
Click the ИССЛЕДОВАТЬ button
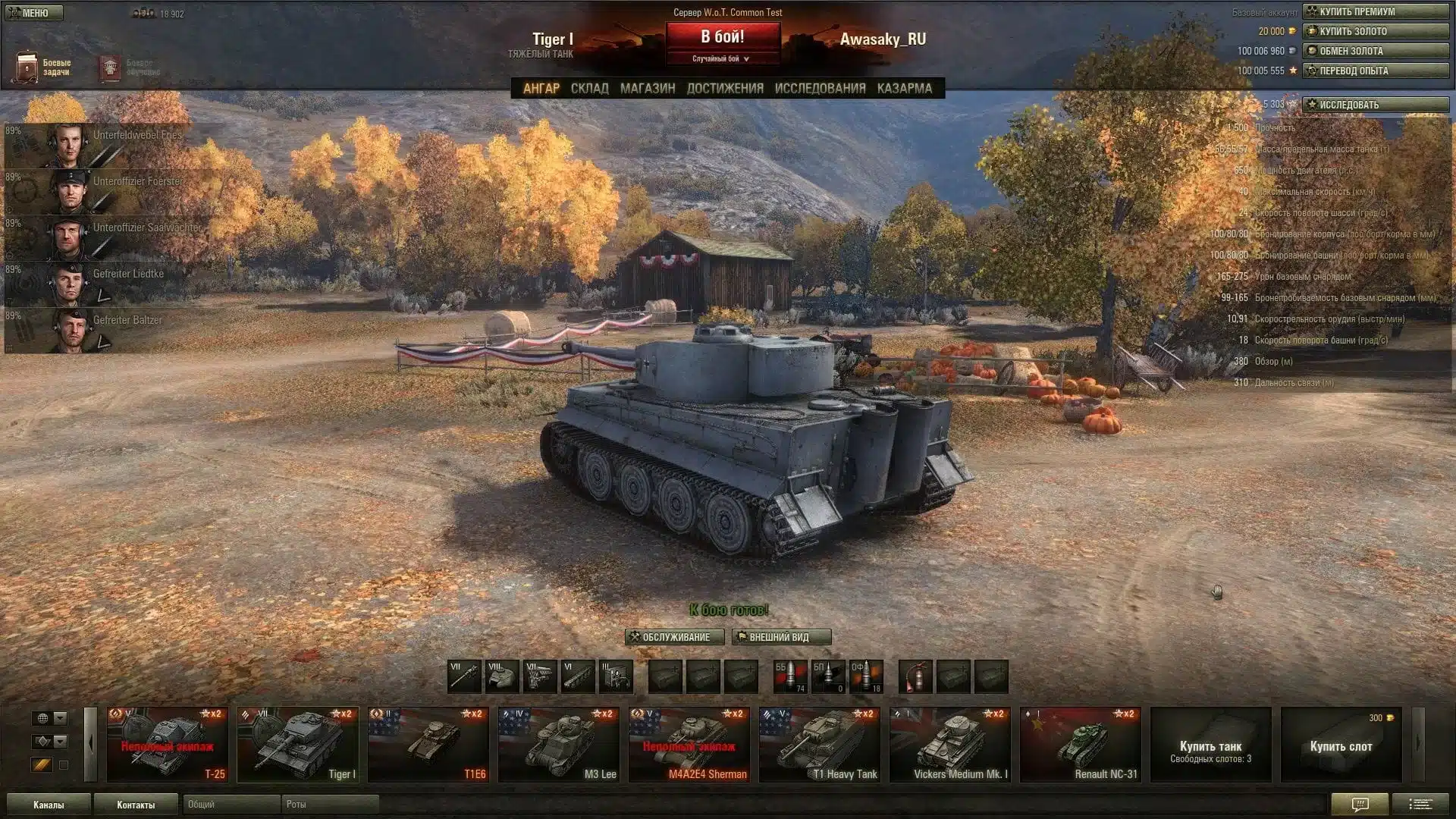[1376, 105]
